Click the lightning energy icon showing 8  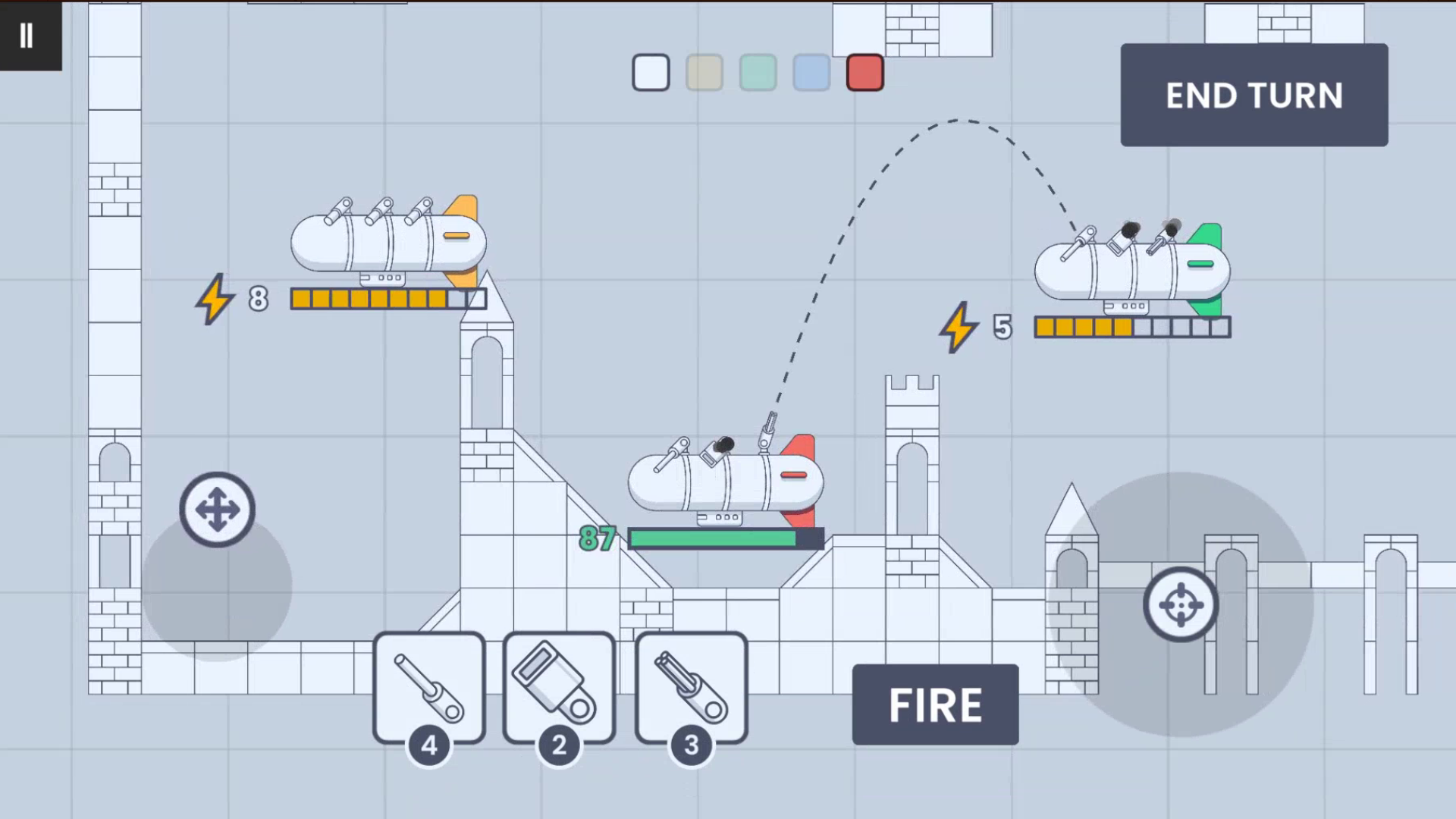tap(215, 299)
